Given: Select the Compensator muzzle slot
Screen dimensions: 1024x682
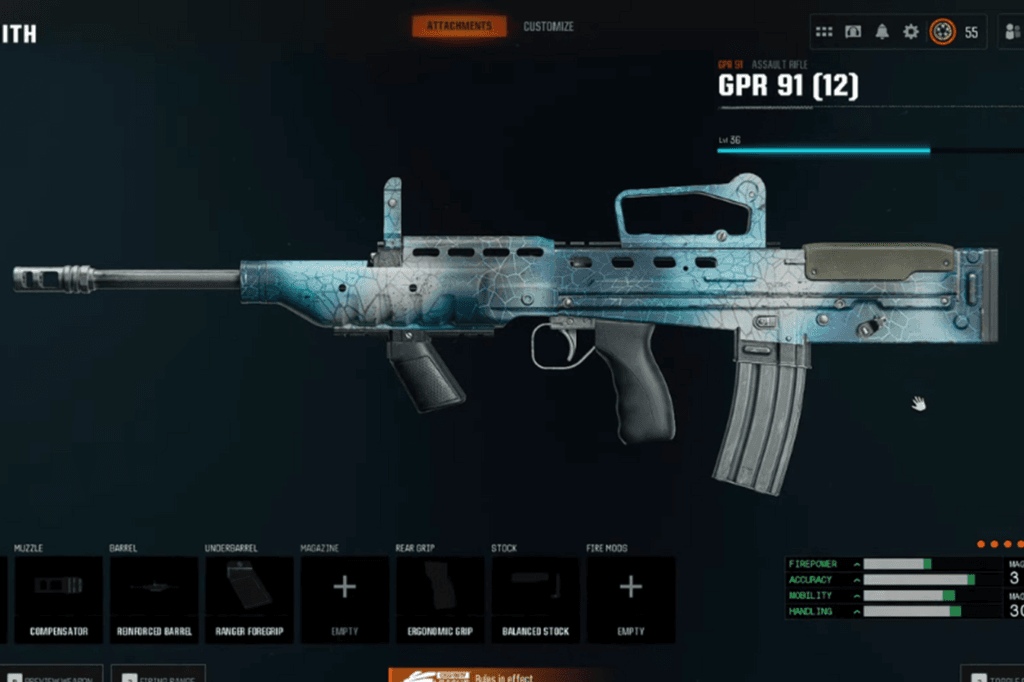Looking at the screenshot, I should point(58,599).
